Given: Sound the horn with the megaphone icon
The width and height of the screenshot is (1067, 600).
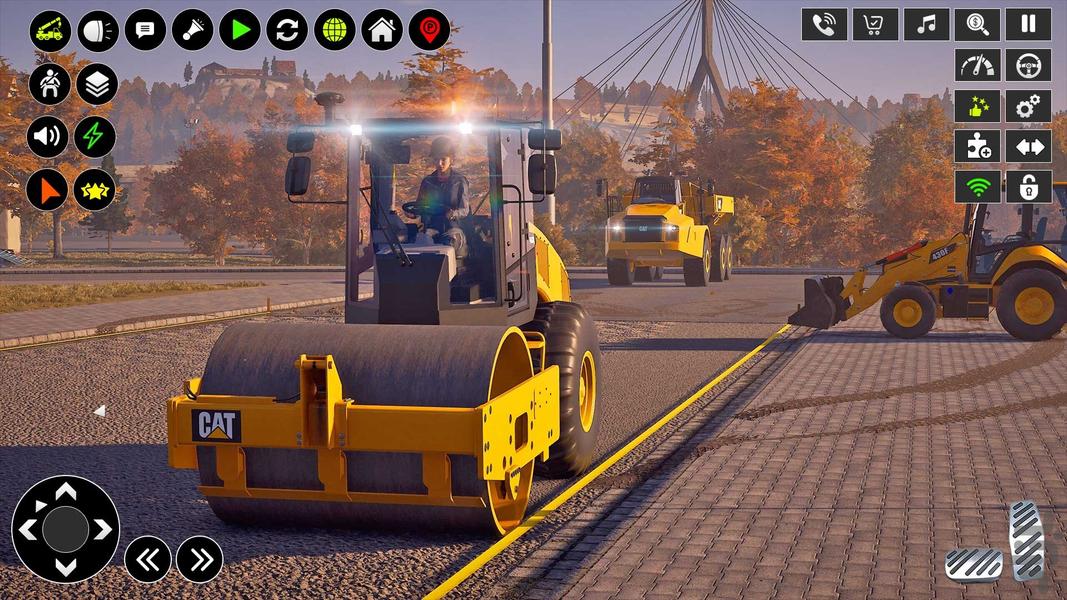Looking at the screenshot, I should tap(192, 30).
